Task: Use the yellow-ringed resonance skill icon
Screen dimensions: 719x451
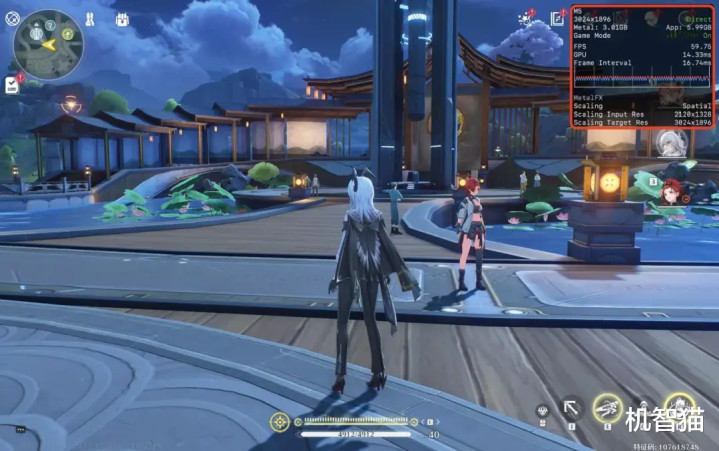Action: [x=606, y=407]
